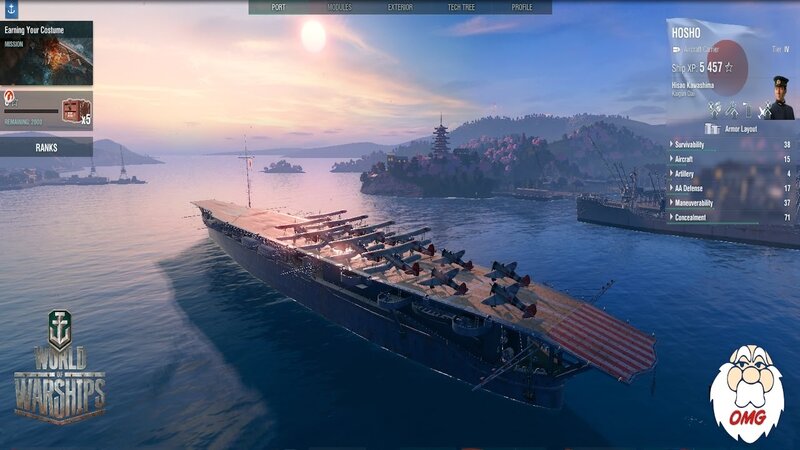
Task: Open the Ranks panel
Action: 46,147
